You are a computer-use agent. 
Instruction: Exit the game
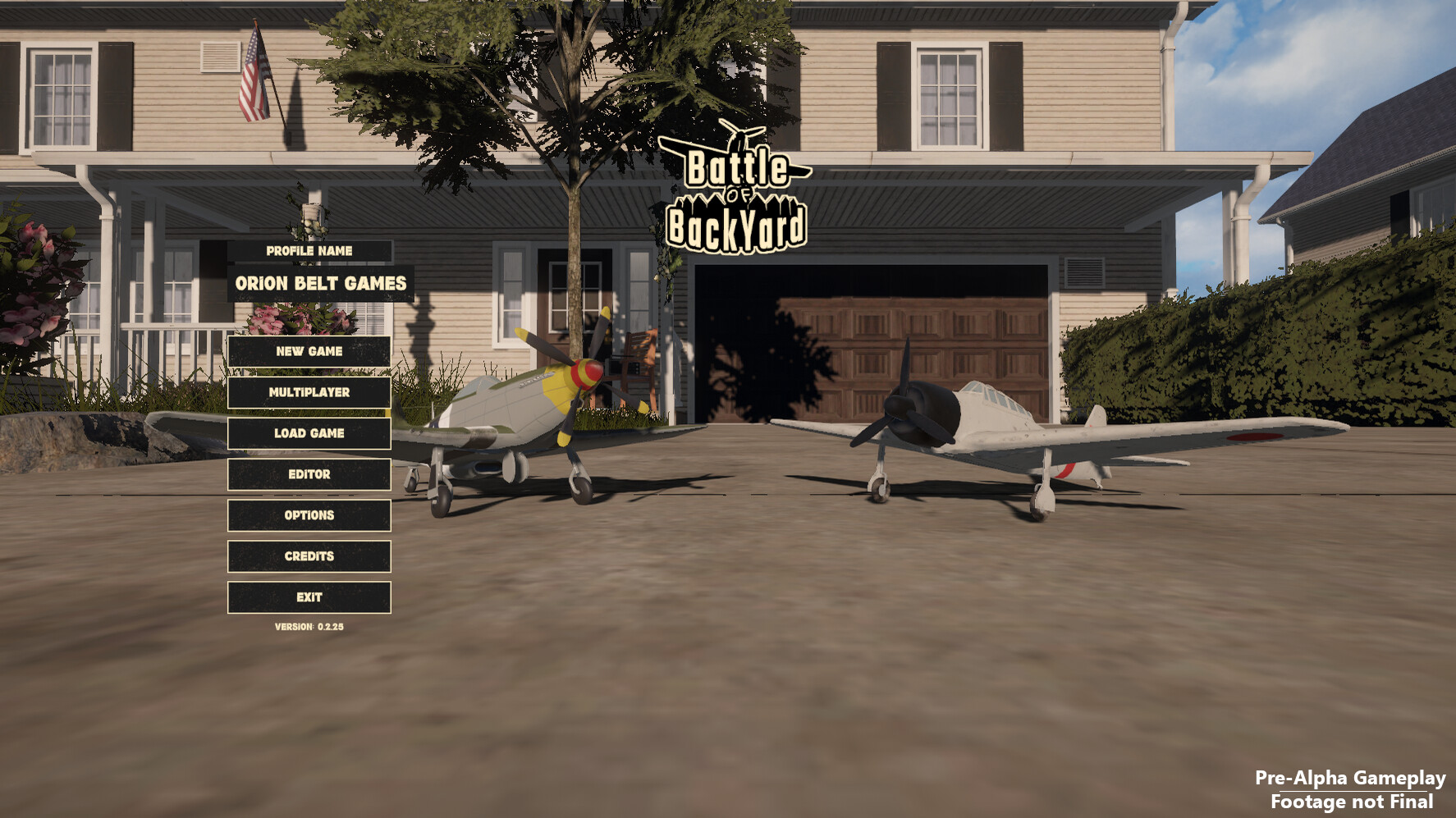309,597
